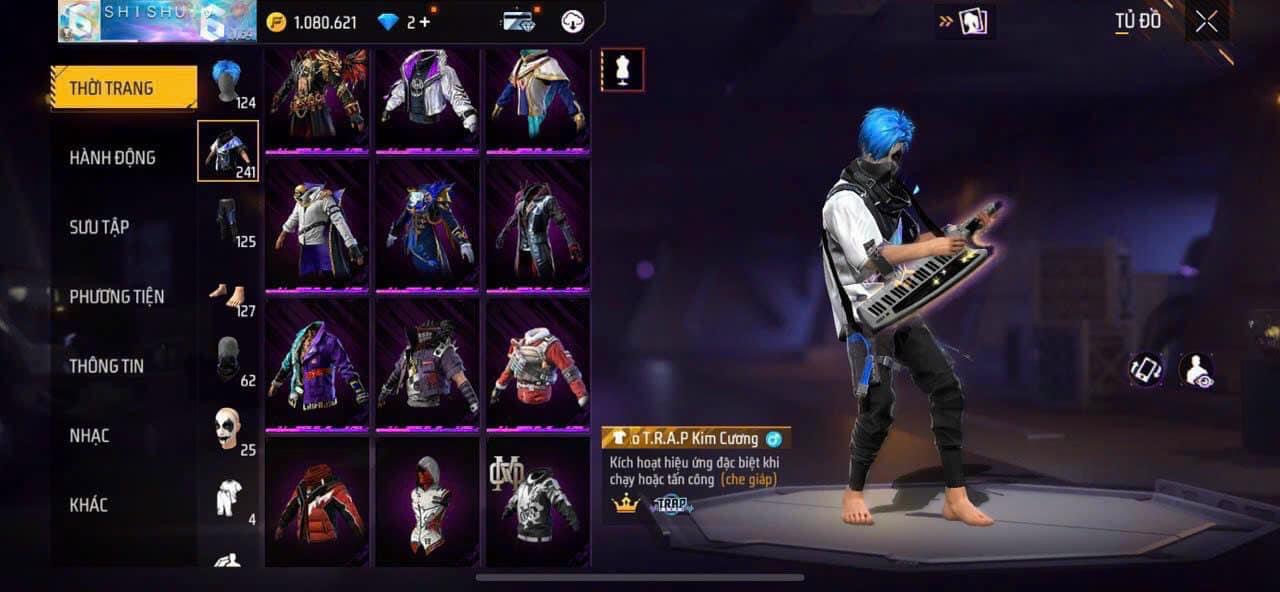The height and width of the screenshot is (592, 1280).
Task: Switch to the Hành Động tab
Action: (x=112, y=158)
